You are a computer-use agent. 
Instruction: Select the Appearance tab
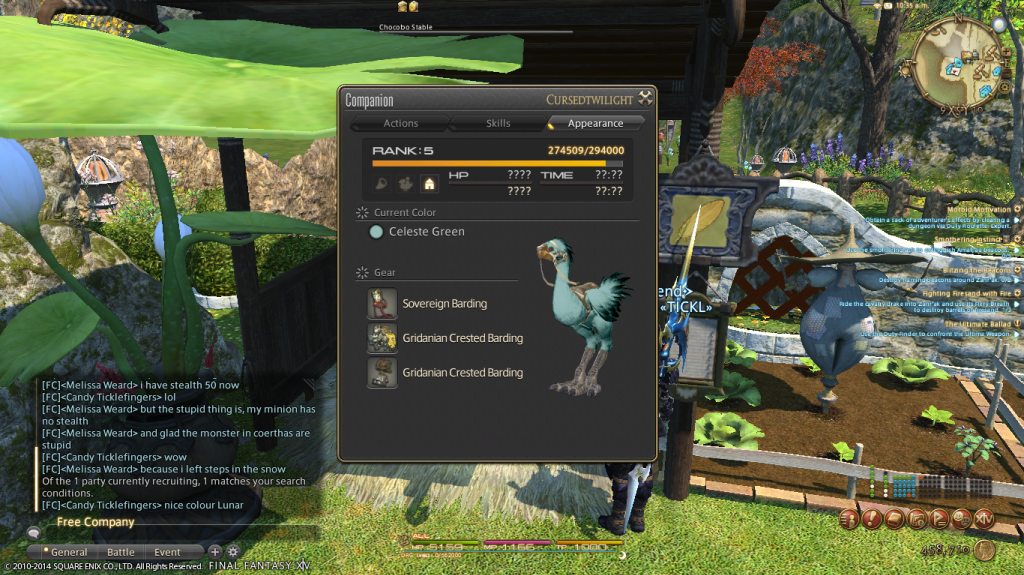point(595,123)
